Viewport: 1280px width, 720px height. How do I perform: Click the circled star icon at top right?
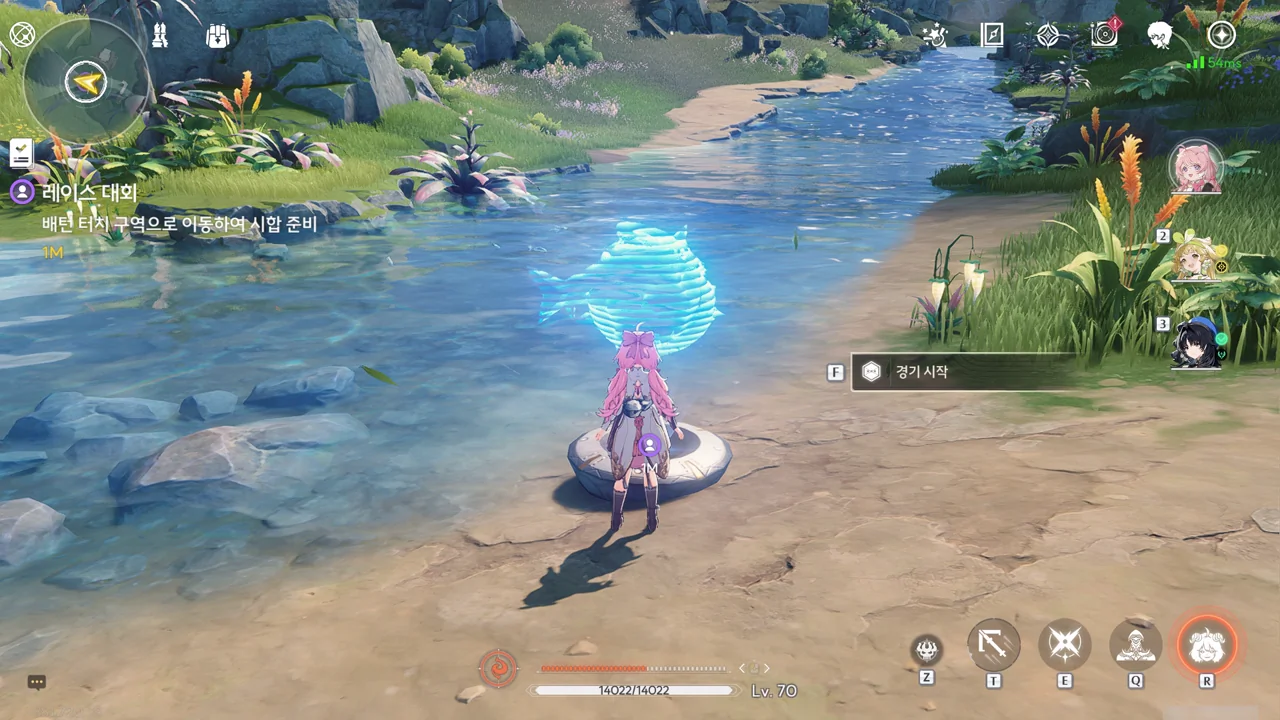point(1221,36)
